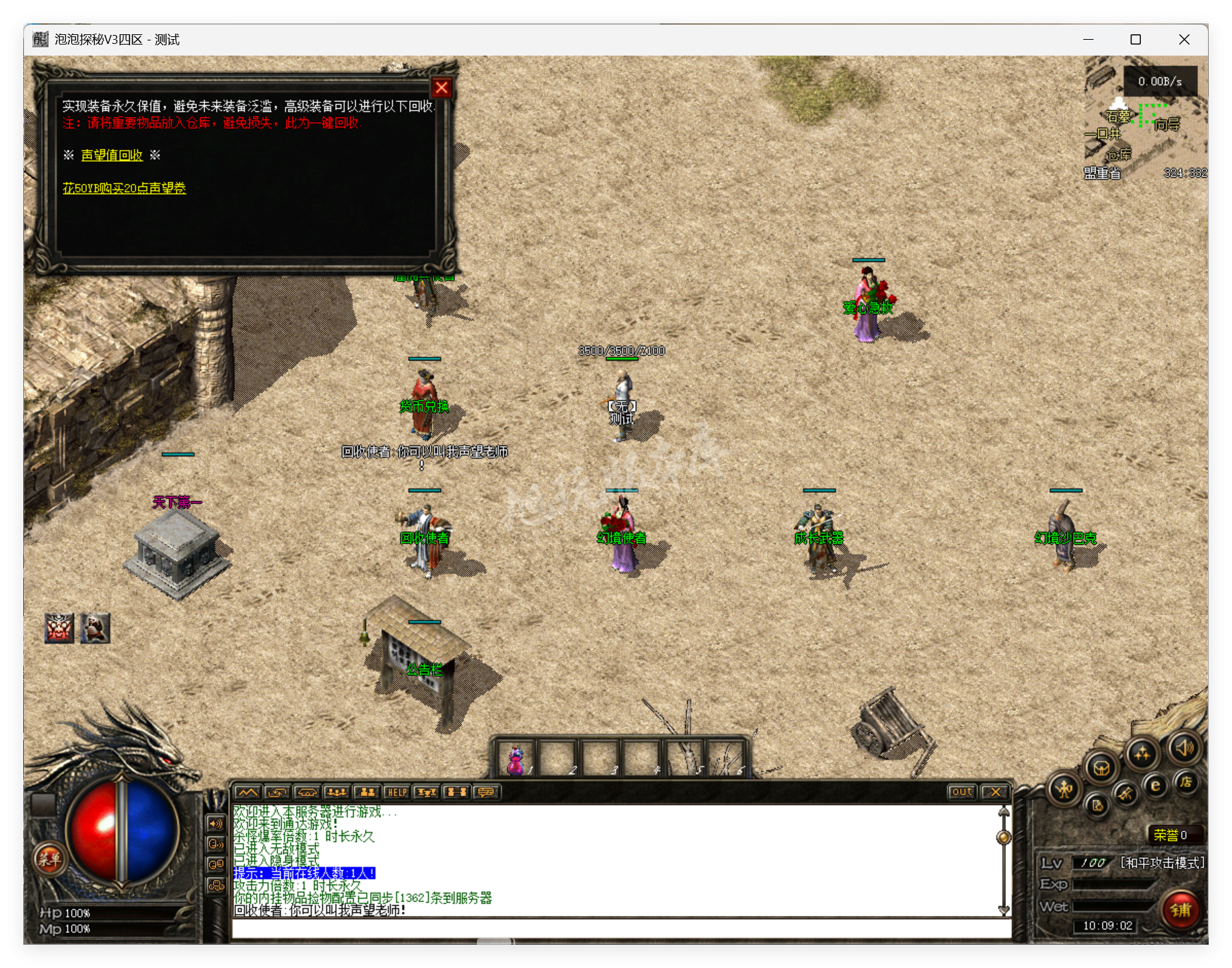The height and width of the screenshot is (968, 1232).
Task: Select the 声望值回收 reputation recycle option
Action: [112, 156]
